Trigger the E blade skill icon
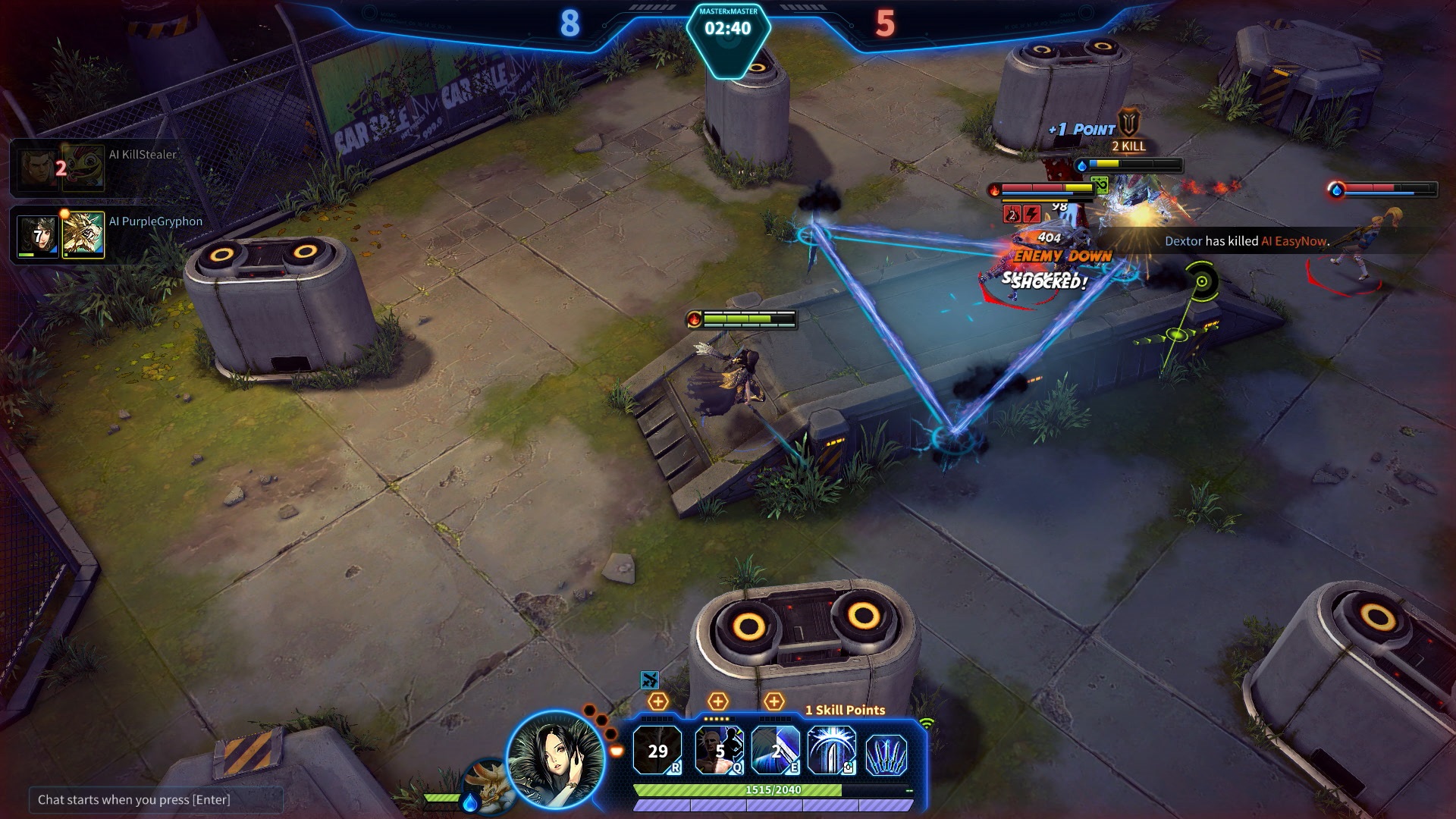This screenshot has width=1456, height=819. [775, 751]
